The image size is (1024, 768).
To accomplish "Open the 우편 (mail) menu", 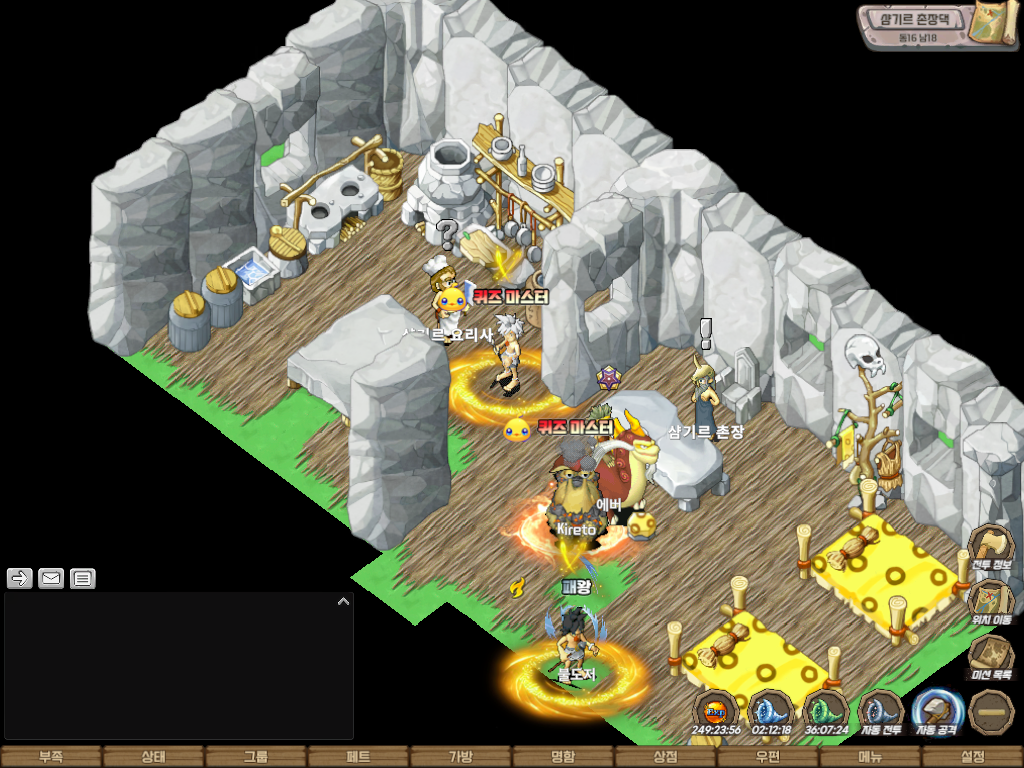I will [767, 757].
